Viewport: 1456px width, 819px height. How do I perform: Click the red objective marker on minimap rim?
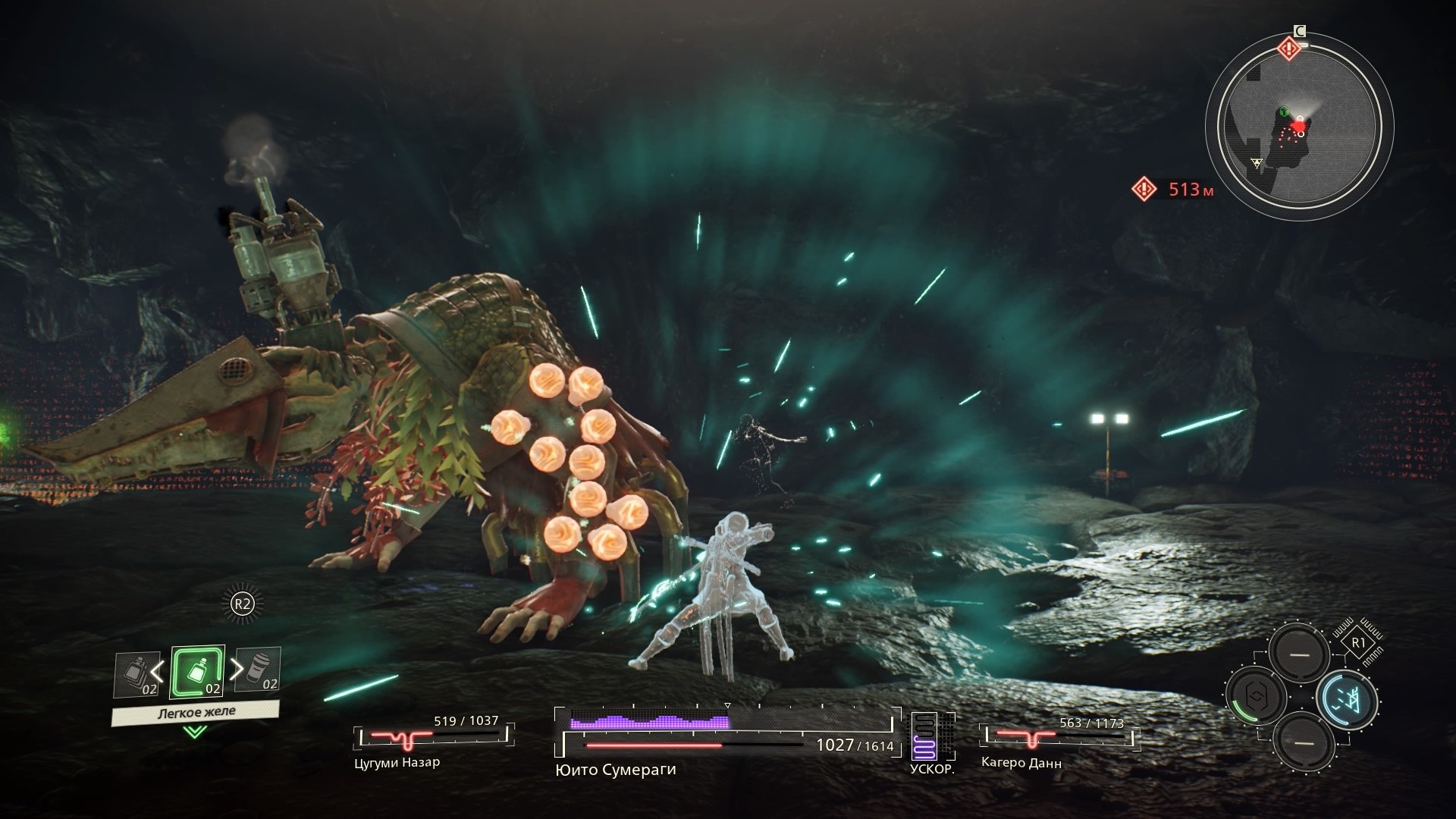point(1288,49)
